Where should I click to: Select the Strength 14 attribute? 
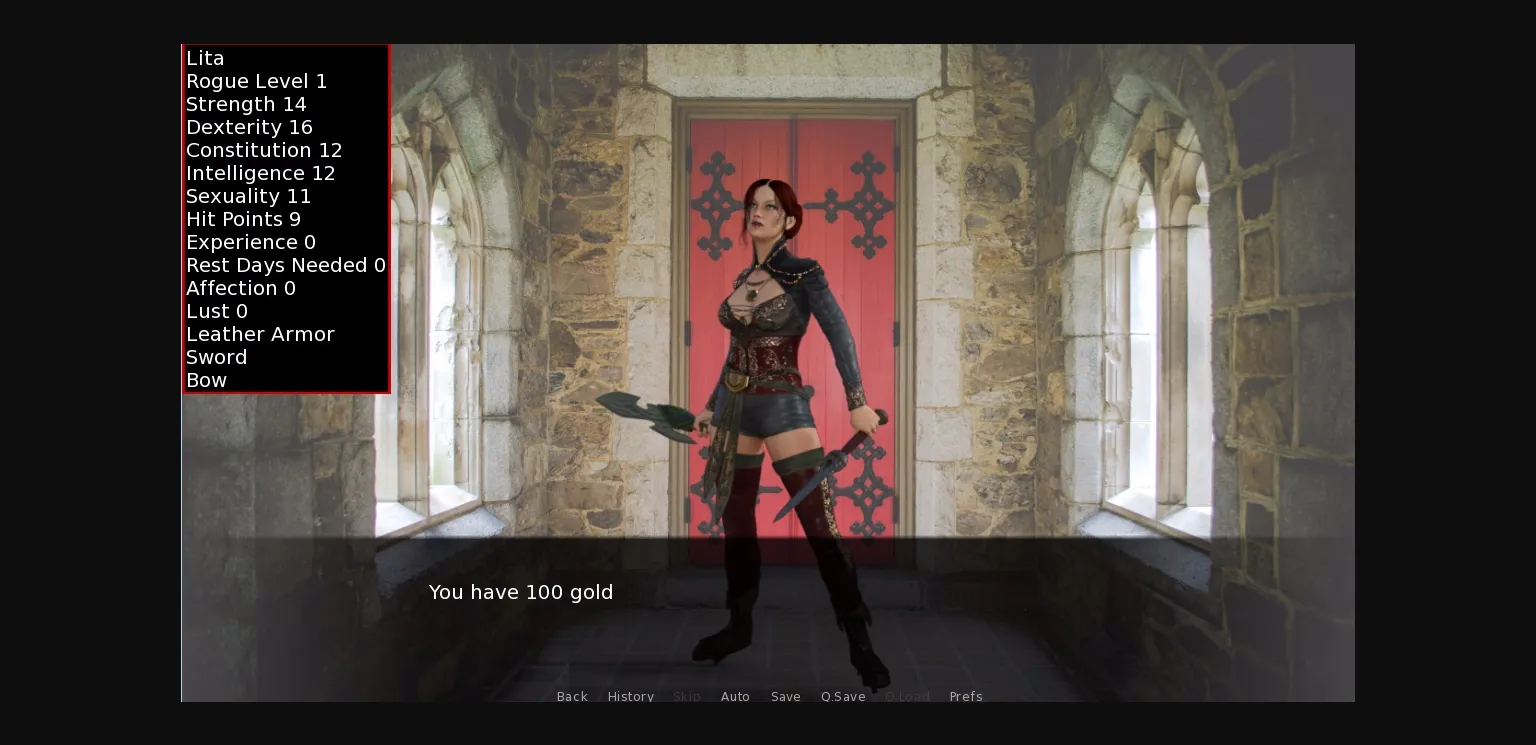[246, 104]
